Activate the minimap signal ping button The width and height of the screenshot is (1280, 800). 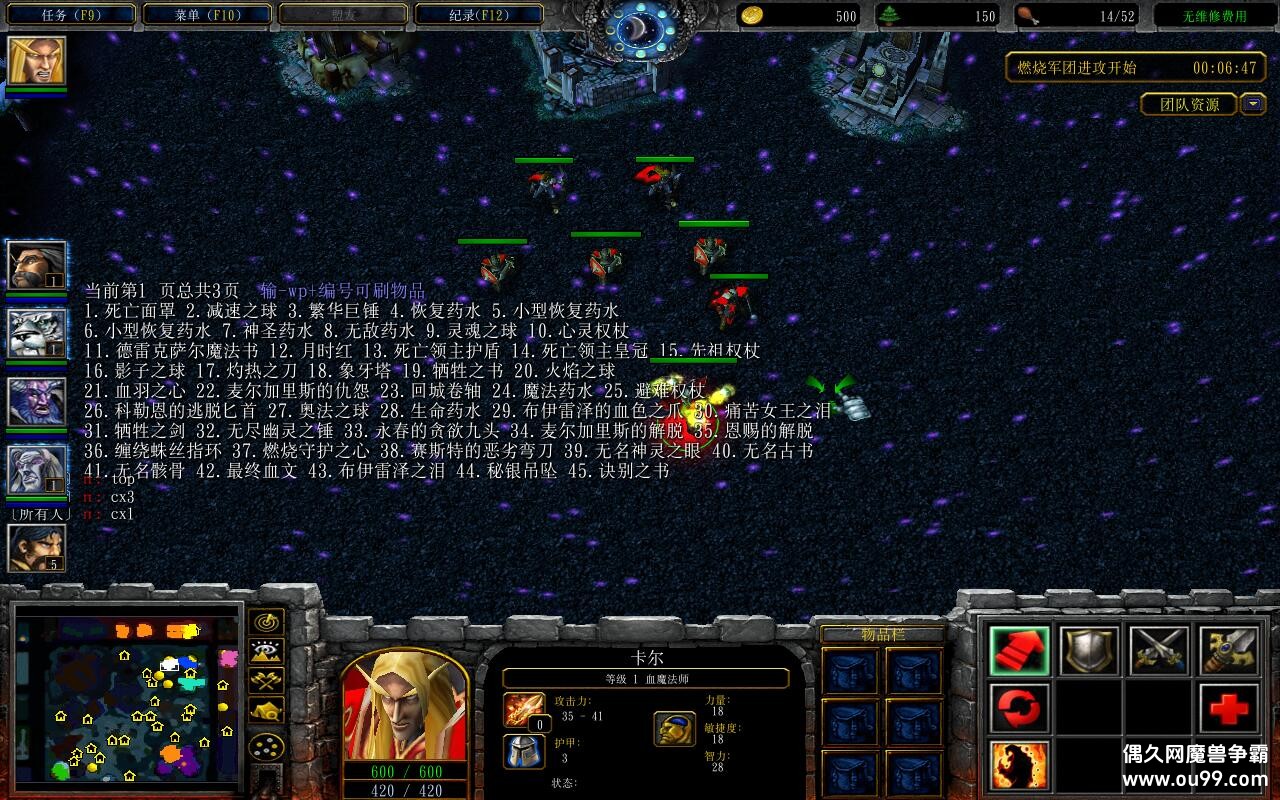pyautogui.click(x=267, y=623)
